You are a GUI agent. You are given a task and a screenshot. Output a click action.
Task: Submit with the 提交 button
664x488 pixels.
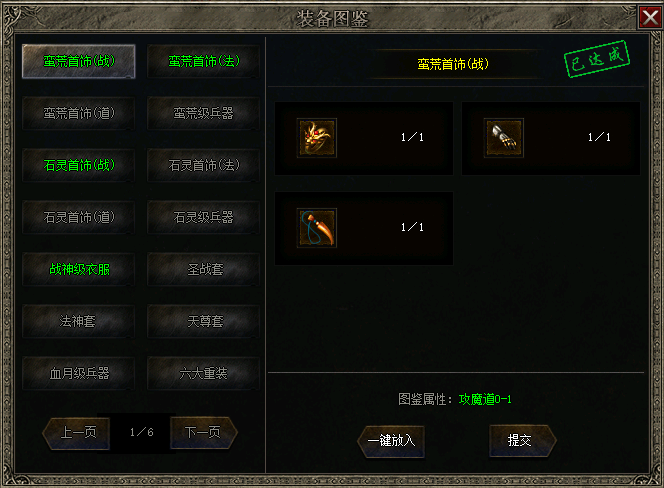[x=520, y=440]
